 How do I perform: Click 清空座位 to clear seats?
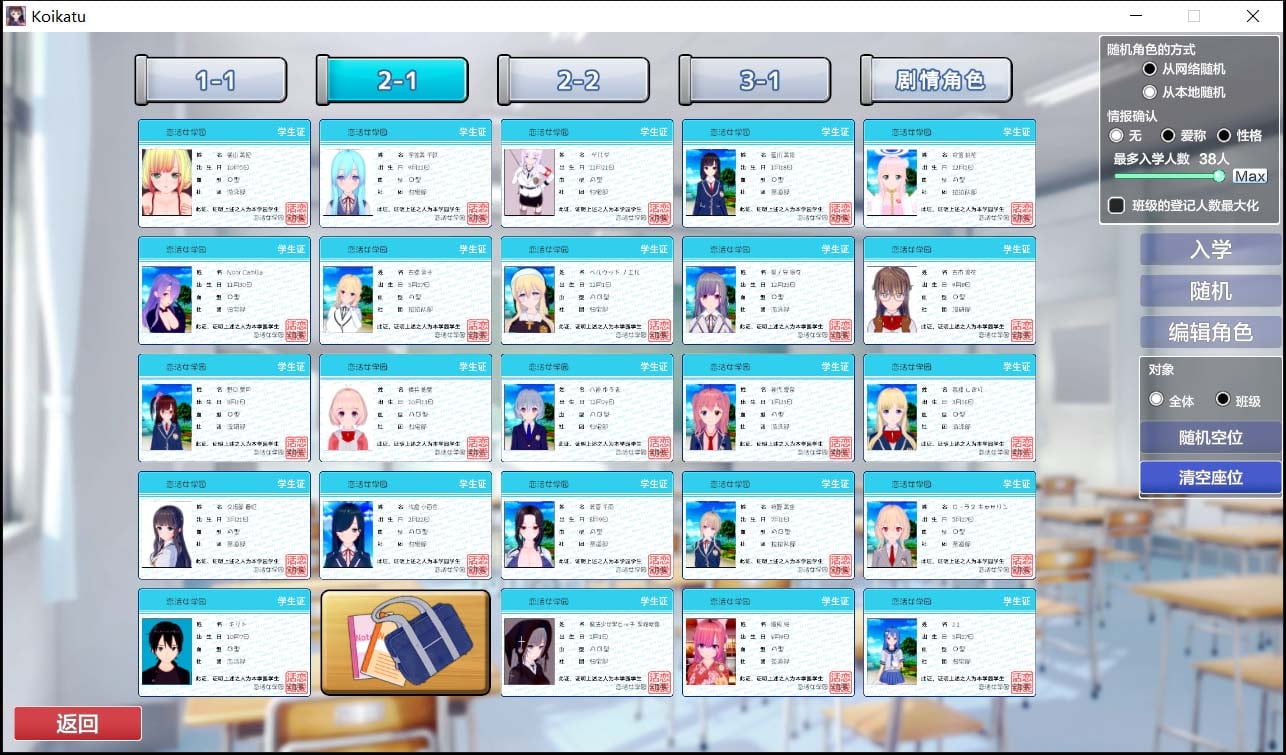[x=1210, y=477]
